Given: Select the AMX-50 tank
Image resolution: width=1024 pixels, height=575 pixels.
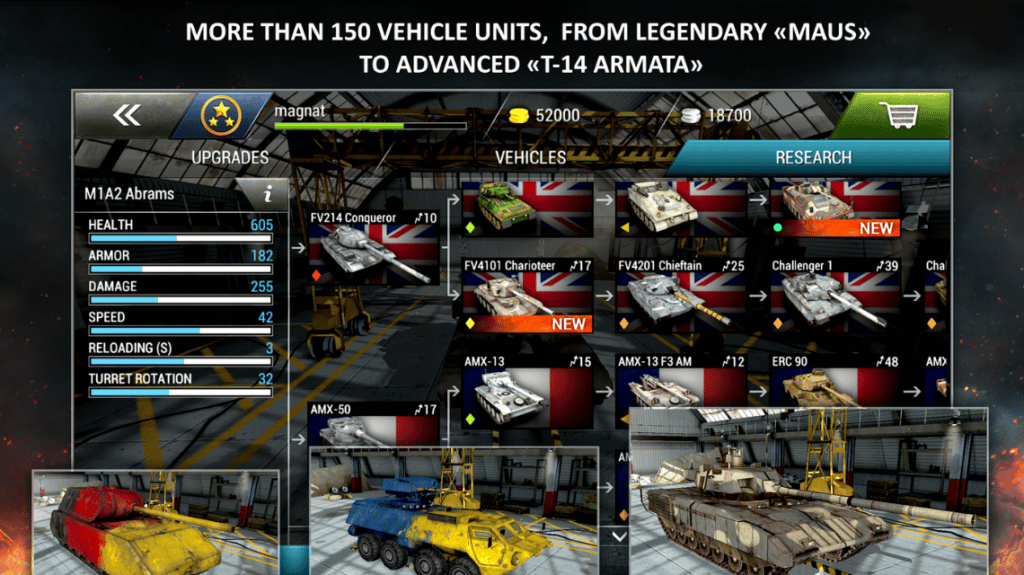Looking at the screenshot, I should 373,424.
